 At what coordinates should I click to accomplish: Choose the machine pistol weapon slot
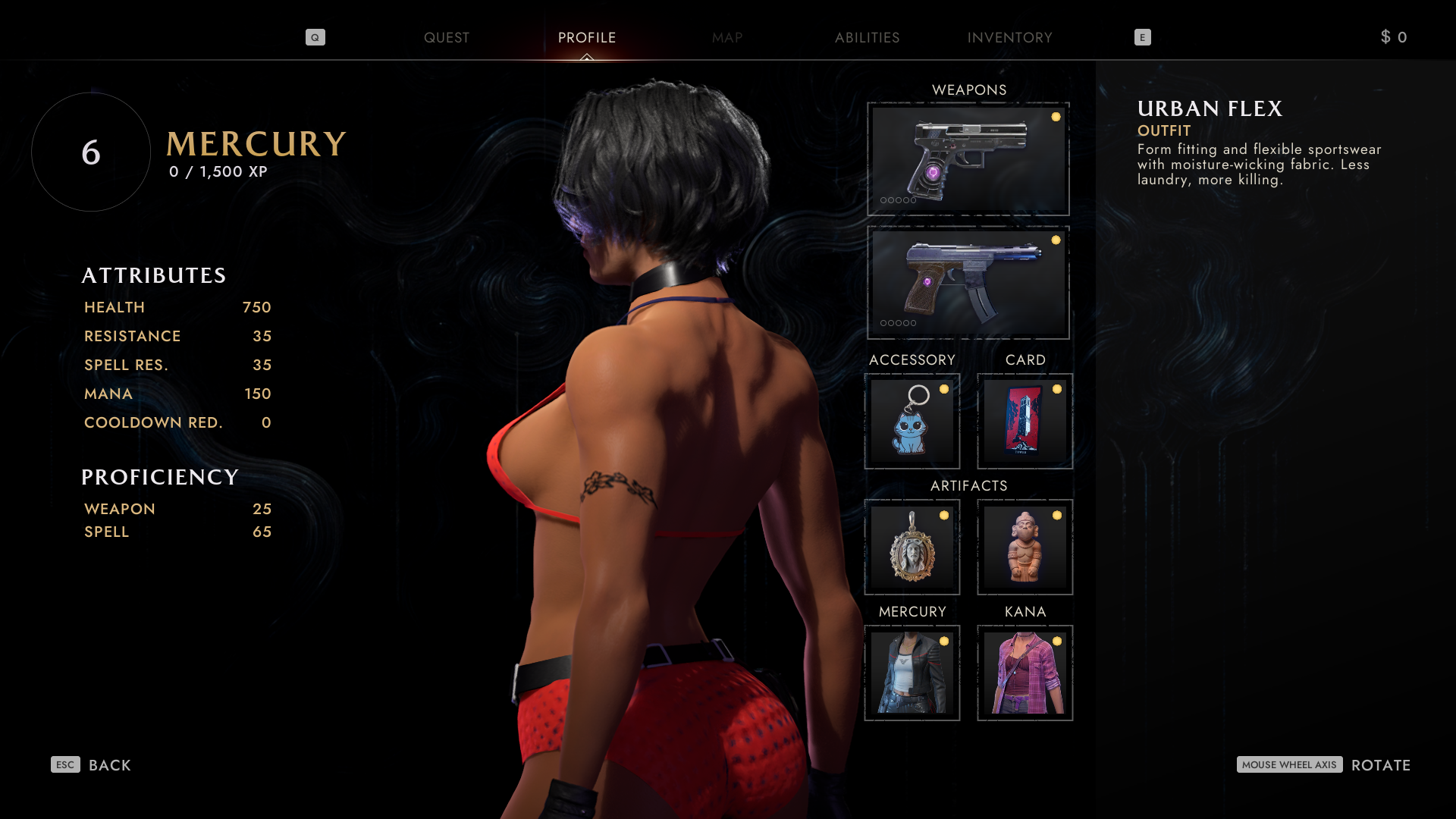(x=968, y=282)
